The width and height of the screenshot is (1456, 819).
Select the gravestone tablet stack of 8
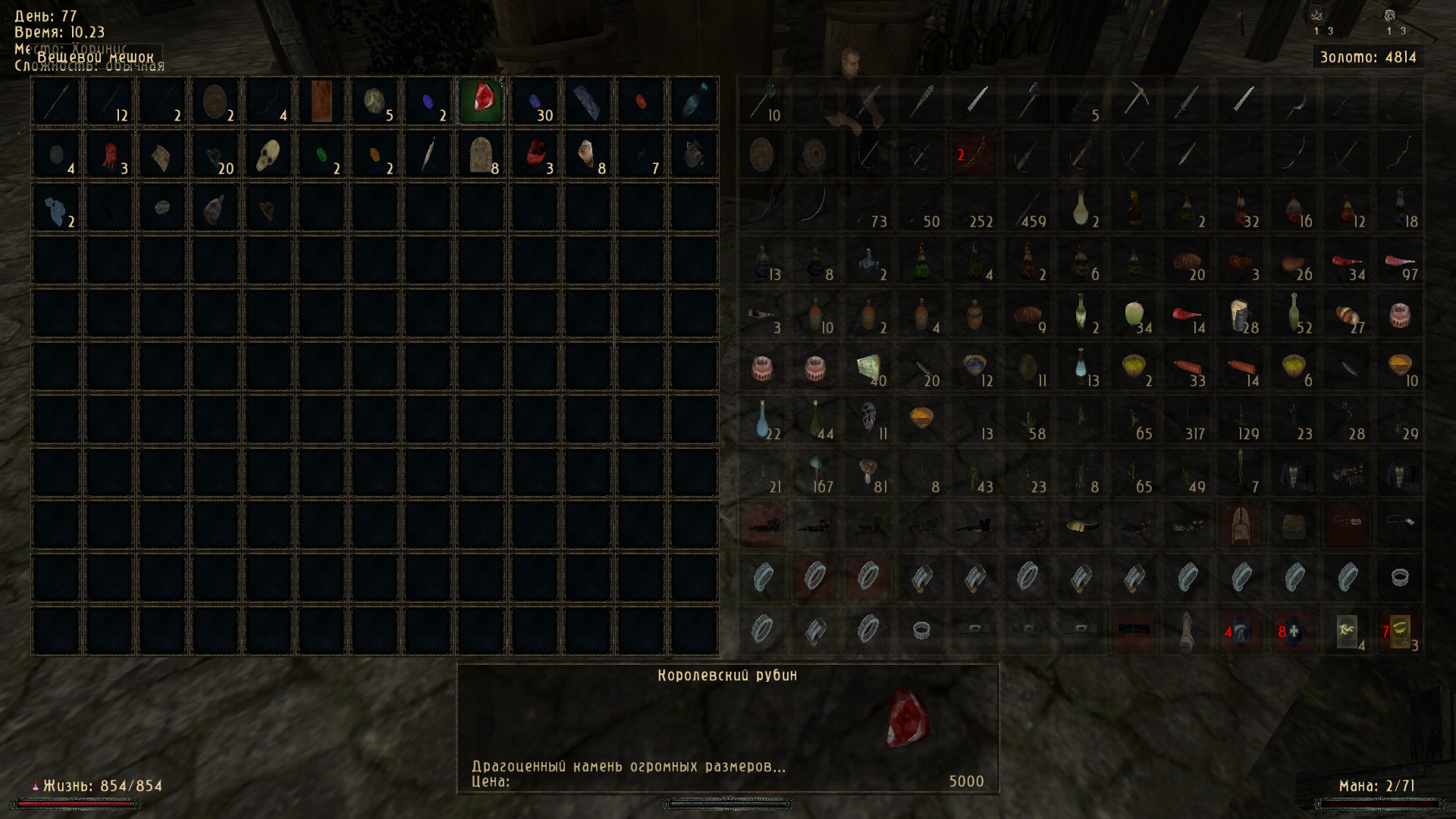pos(482,155)
